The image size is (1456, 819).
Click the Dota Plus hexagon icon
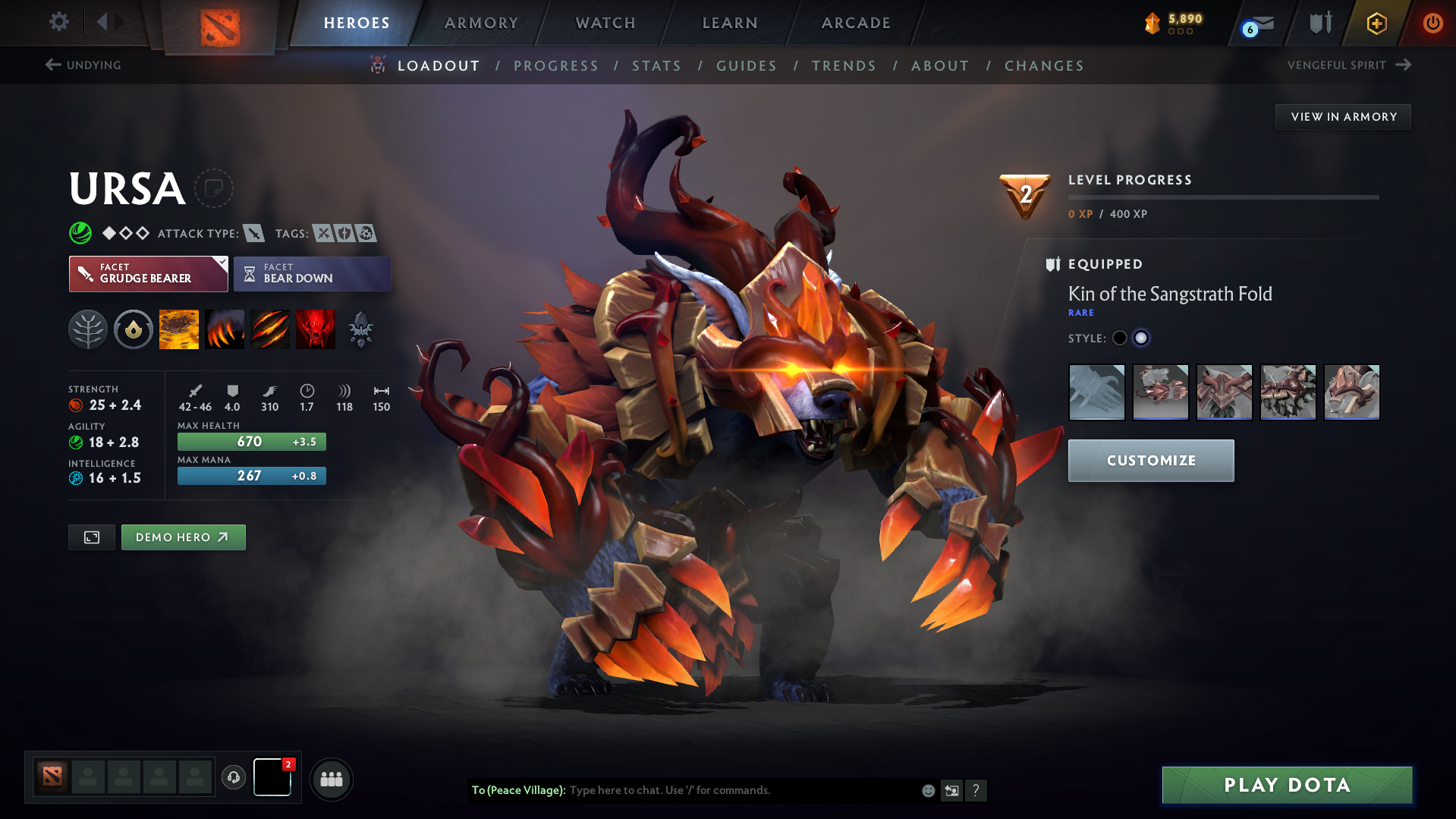1375,23
